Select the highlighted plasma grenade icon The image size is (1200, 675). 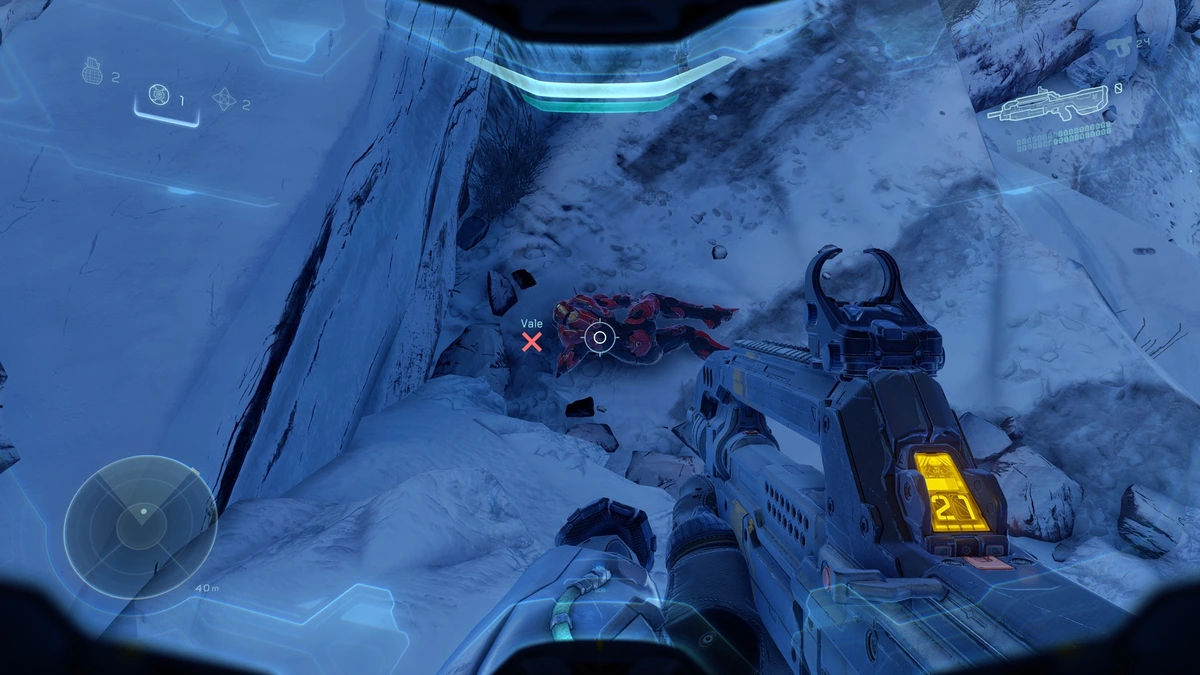click(159, 95)
